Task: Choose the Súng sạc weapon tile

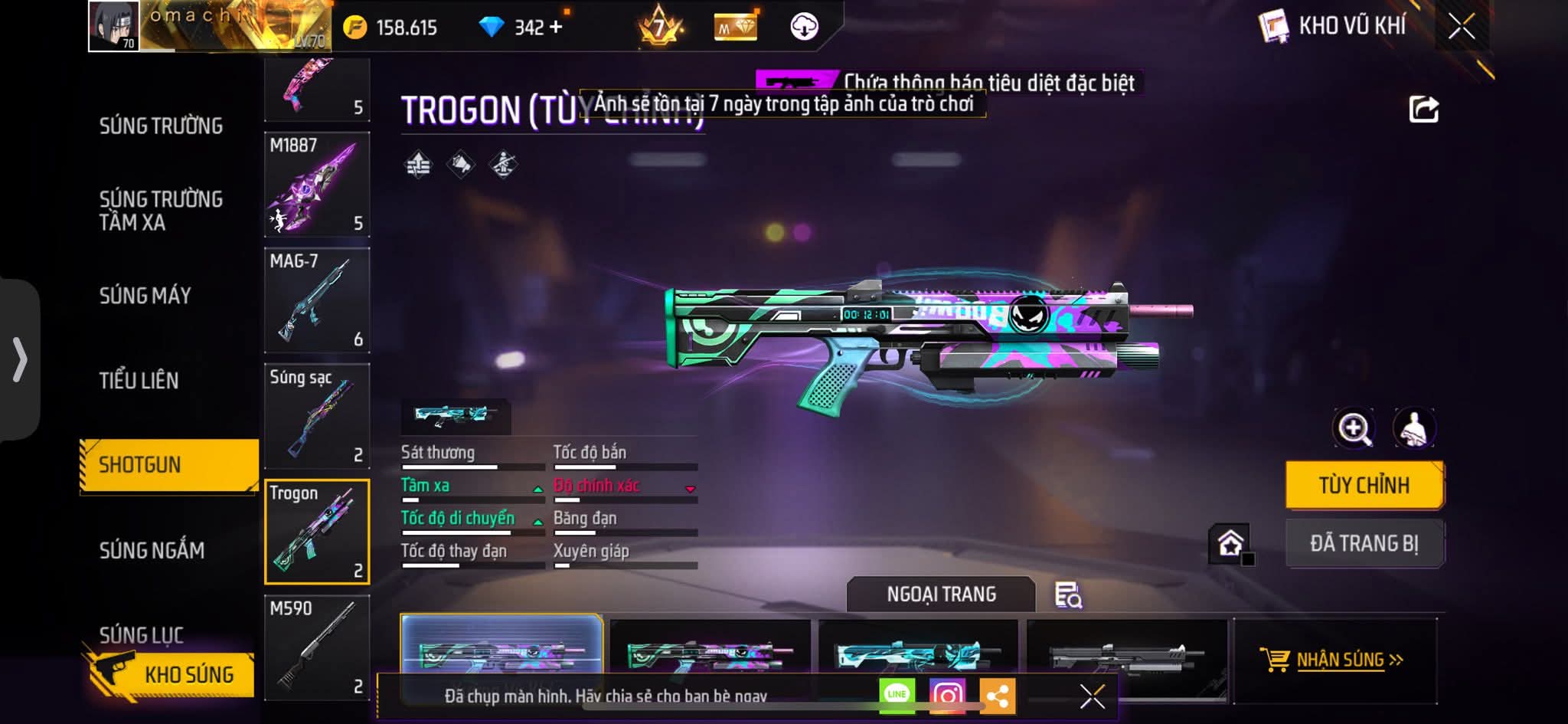Action: [x=317, y=416]
